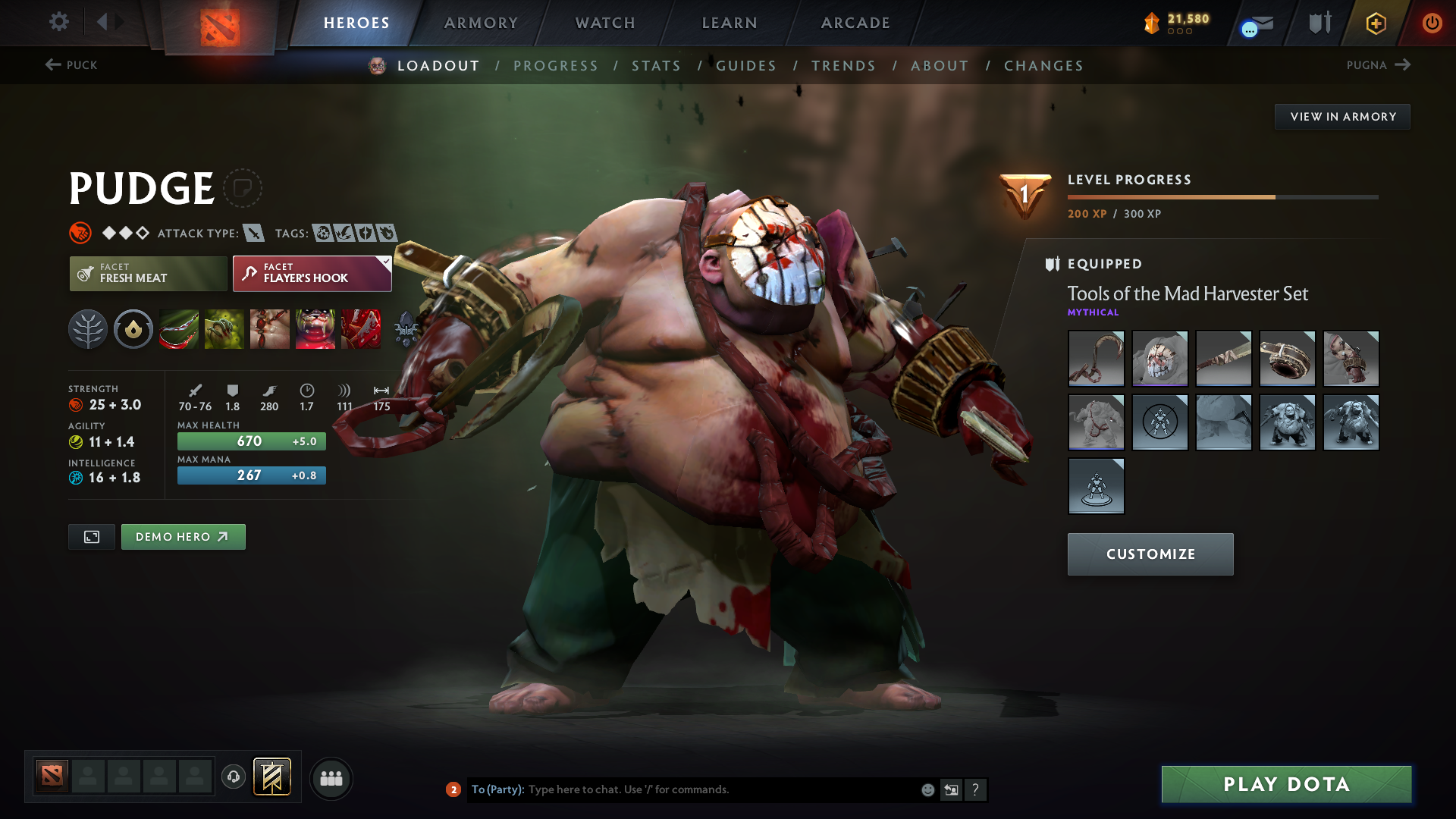The height and width of the screenshot is (819, 1456).
Task: Open the ARMORY menu item
Action: point(481,23)
